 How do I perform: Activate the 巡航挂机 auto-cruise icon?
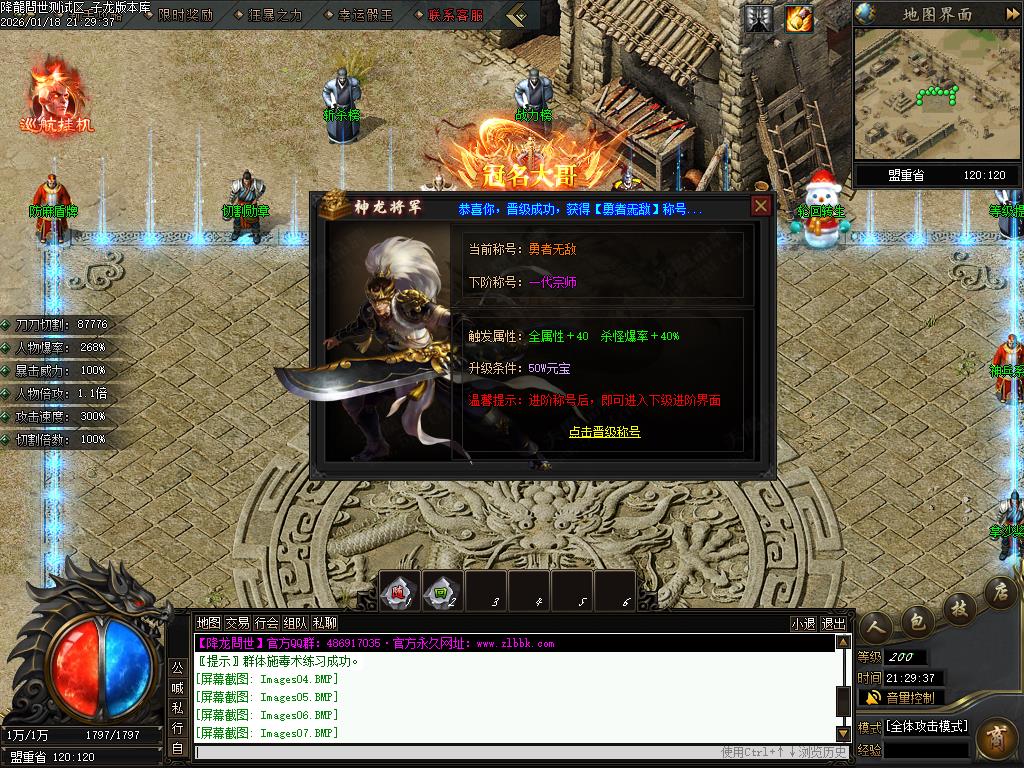tap(56, 97)
